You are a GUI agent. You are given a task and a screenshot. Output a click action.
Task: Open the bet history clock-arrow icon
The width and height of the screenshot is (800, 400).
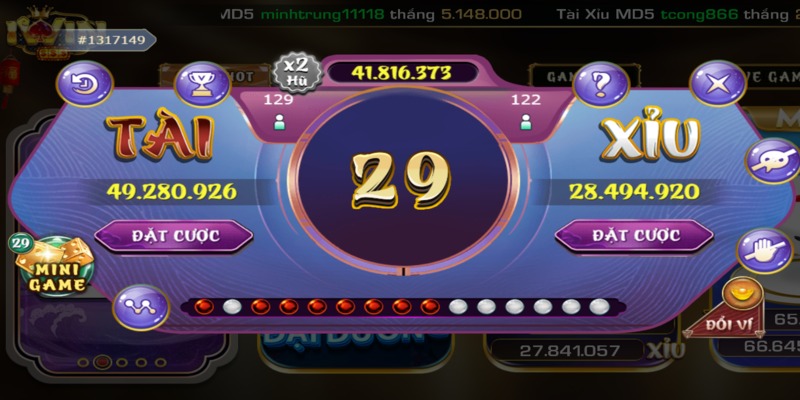(85, 83)
